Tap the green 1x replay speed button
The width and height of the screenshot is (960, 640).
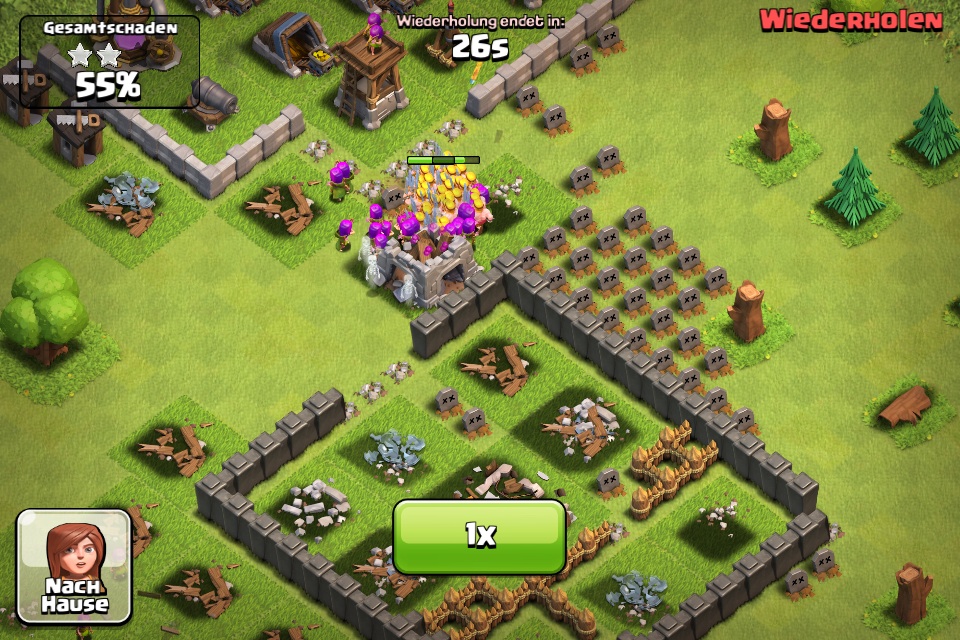pos(480,536)
